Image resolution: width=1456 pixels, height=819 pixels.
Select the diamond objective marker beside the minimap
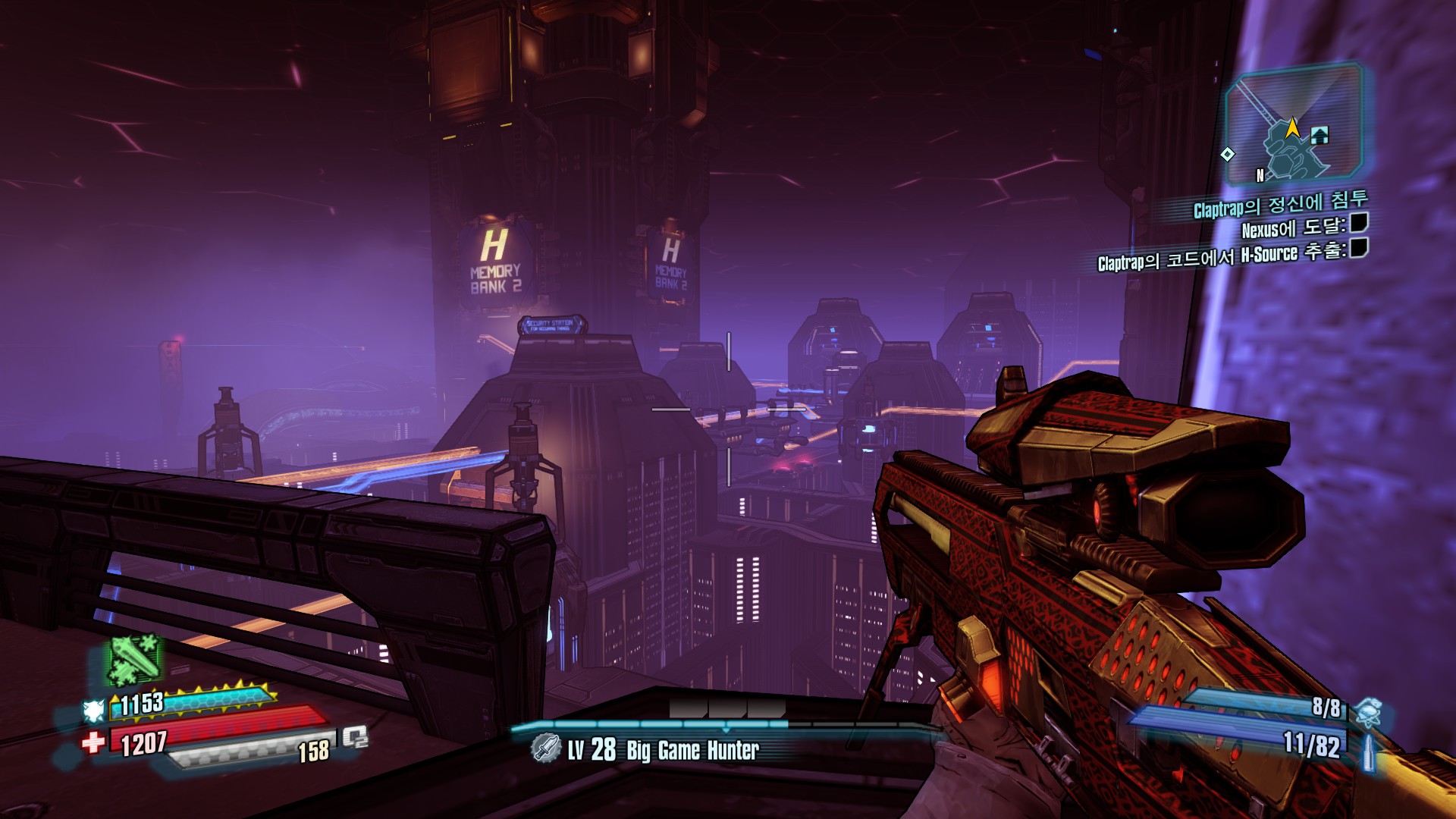click(x=1227, y=154)
